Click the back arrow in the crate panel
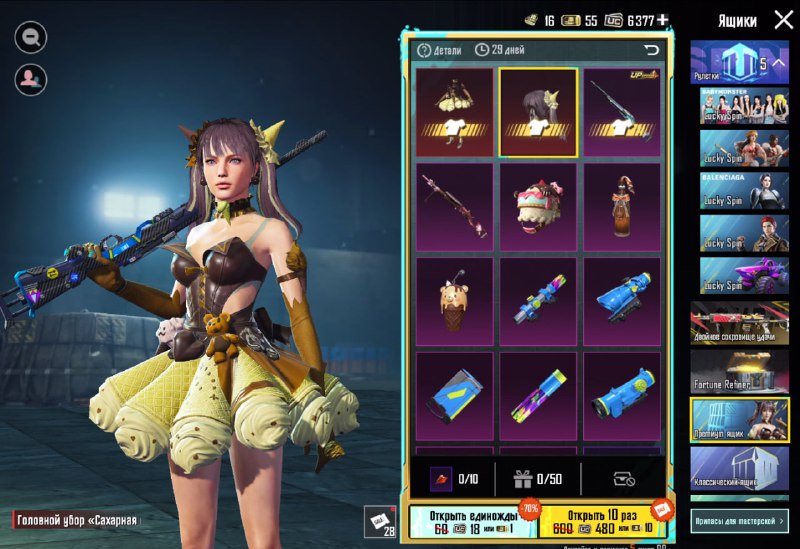Screen dimensions: 800x549 pyautogui.click(x=652, y=49)
